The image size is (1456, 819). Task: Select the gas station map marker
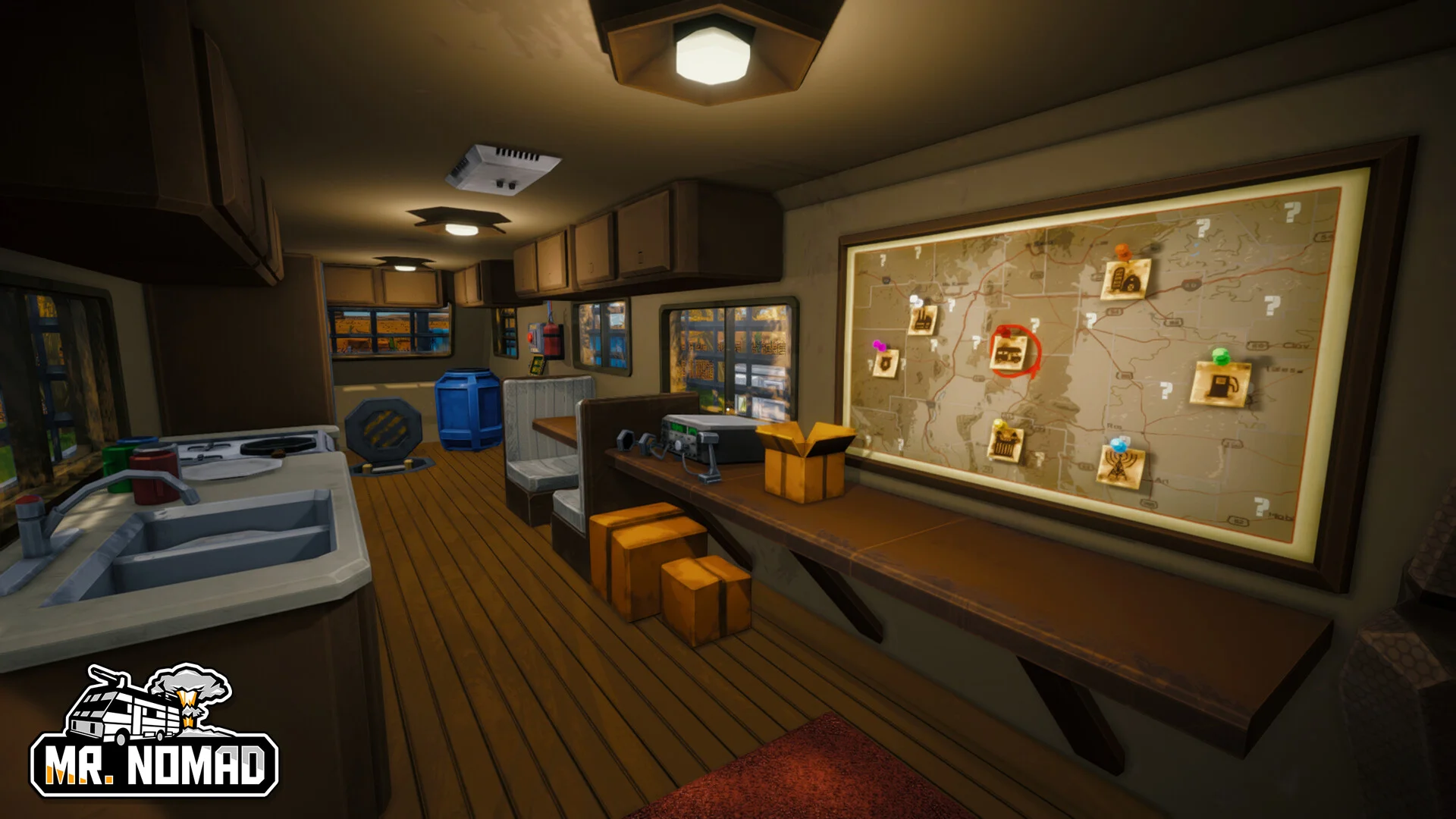pos(1222,384)
